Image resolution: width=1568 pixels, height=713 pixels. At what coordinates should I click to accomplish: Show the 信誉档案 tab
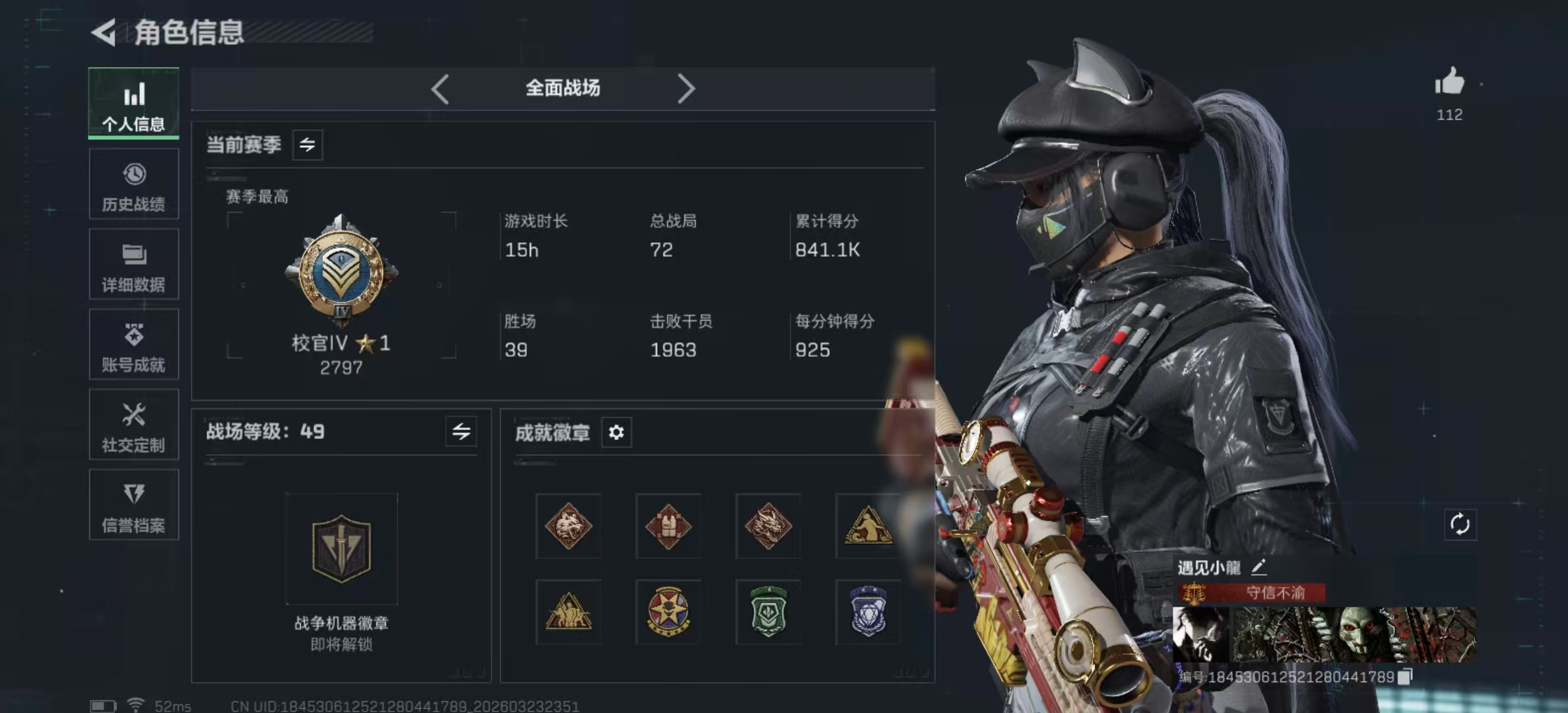[x=134, y=505]
